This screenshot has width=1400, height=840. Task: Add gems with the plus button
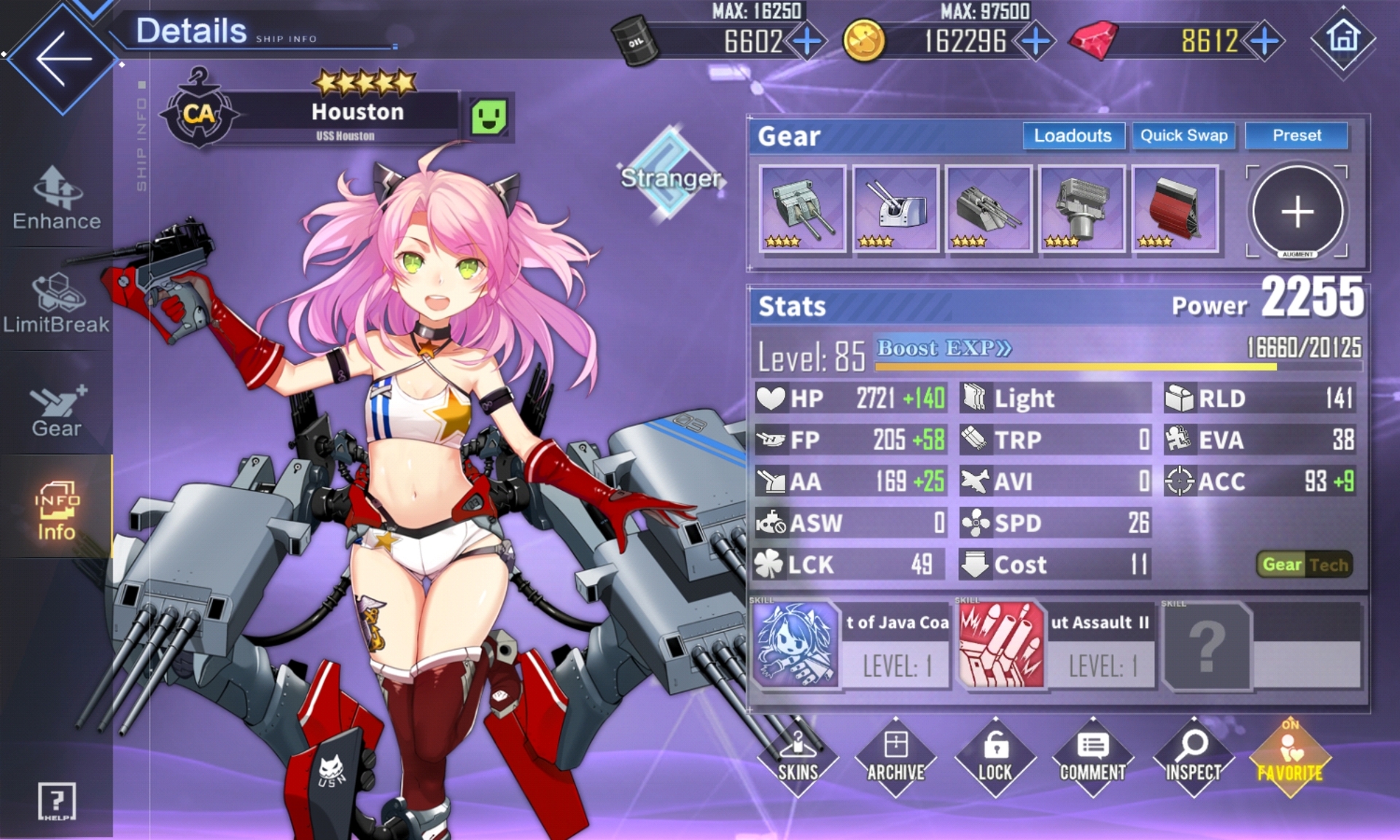tap(1265, 41)
